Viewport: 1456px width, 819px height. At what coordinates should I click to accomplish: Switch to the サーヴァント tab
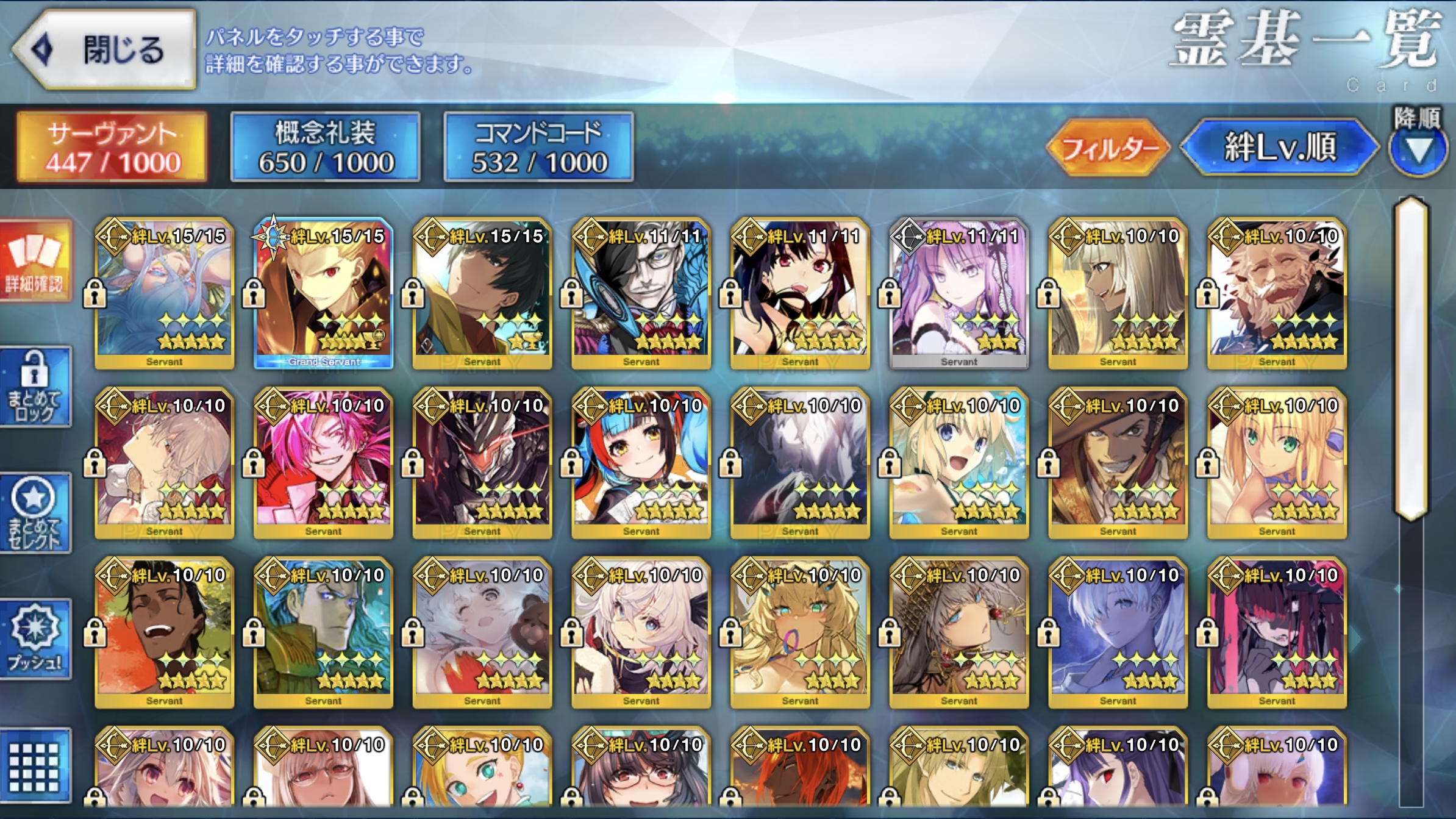click(x=112, y=147)
